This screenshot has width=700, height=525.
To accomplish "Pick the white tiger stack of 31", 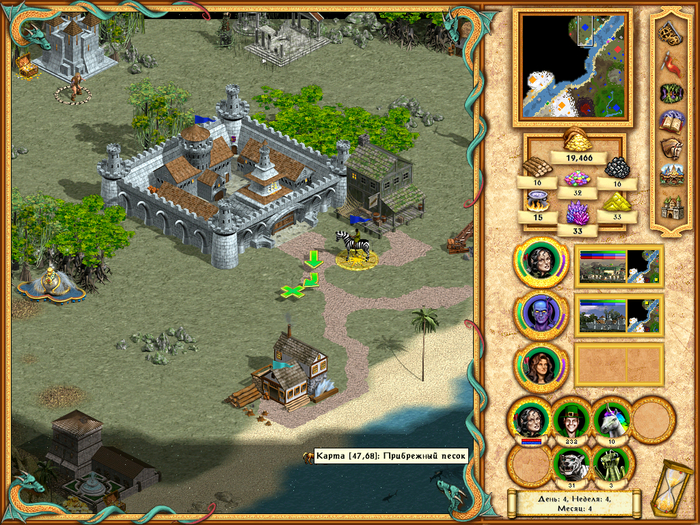I will (x=571, y=464).
